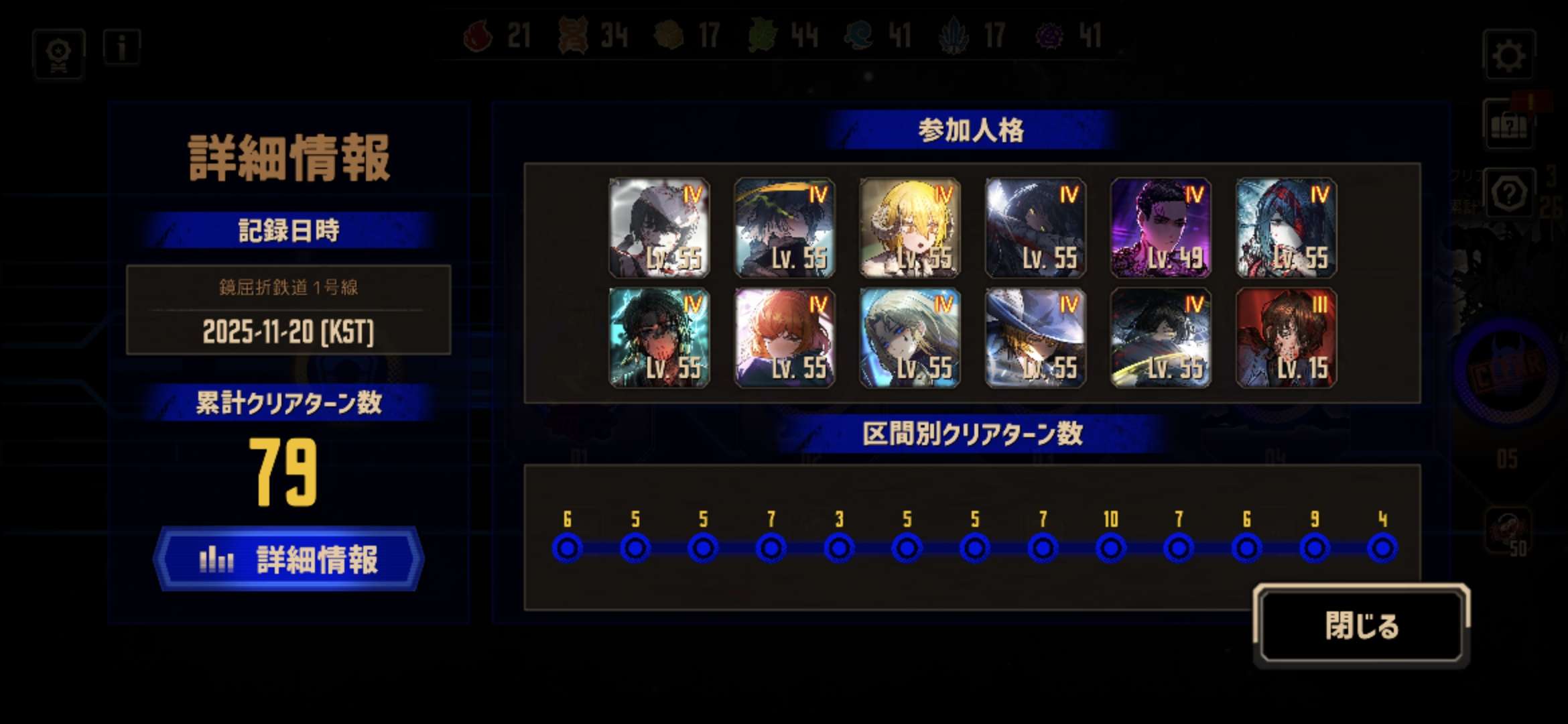1568x724 pixels.
Task: Close the details panel with 閉じる
Action: (1361, 625)
